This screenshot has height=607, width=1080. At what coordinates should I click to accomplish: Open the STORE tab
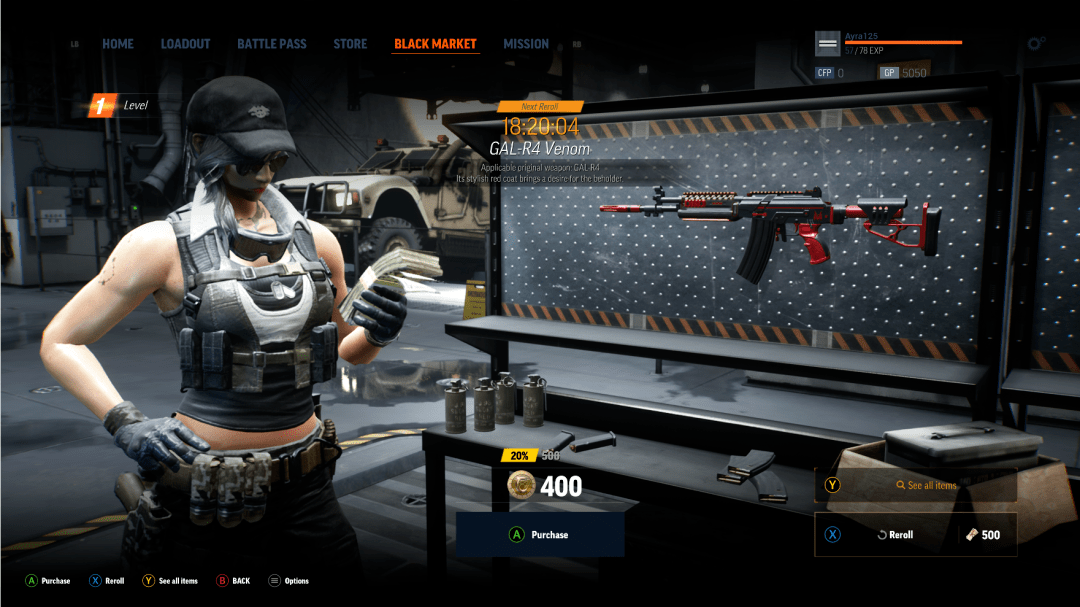pos(350,44)
